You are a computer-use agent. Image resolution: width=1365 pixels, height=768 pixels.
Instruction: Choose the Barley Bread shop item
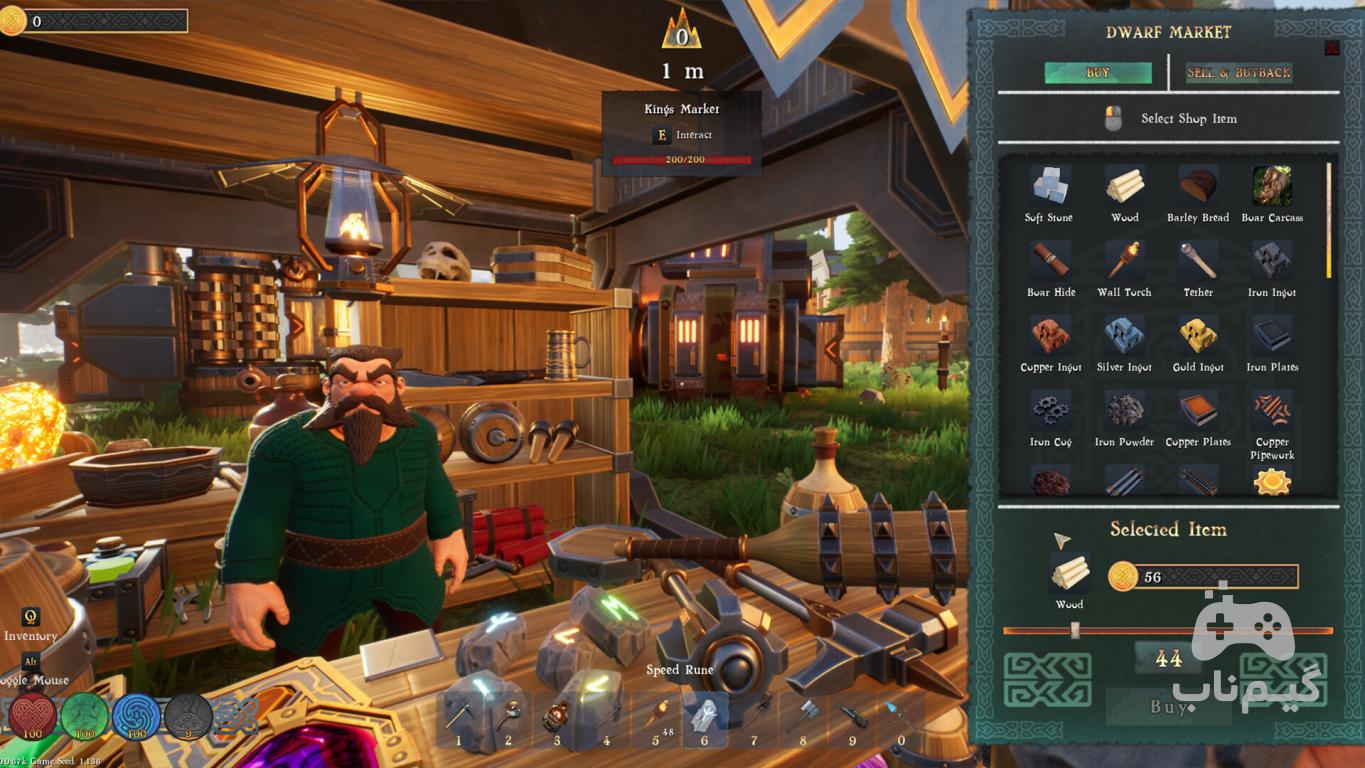1198,187
